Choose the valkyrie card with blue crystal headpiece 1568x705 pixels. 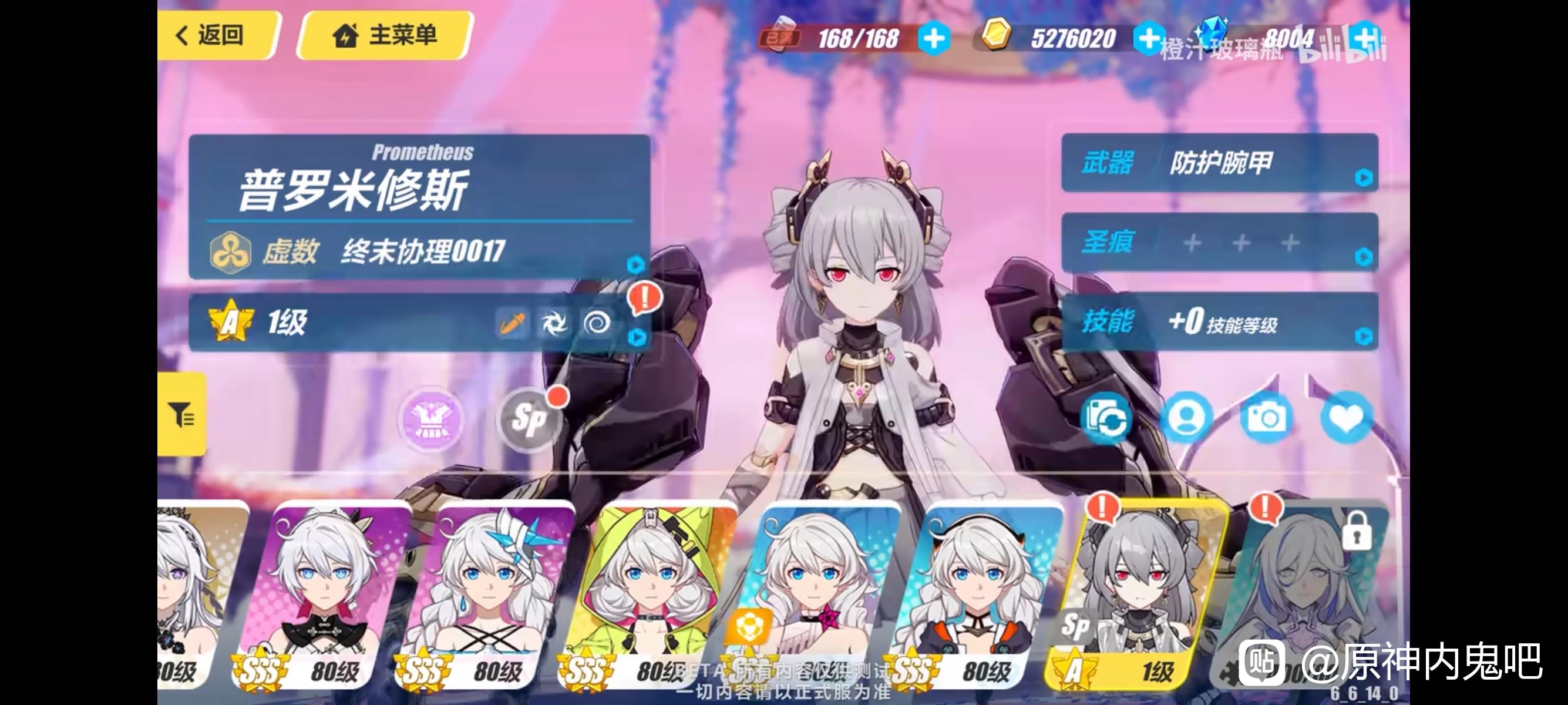(x=487, y=597)
